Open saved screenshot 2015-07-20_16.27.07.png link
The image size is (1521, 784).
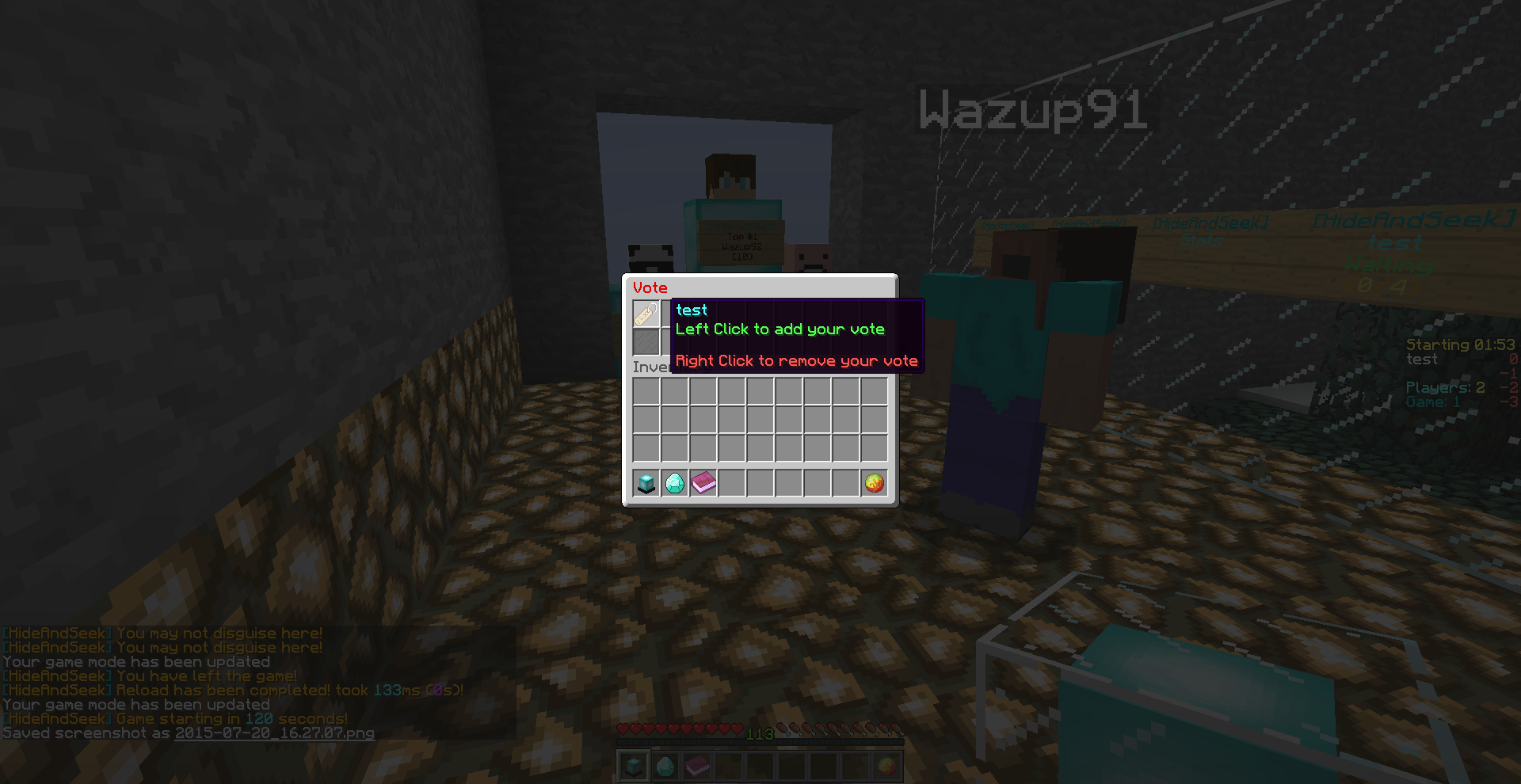coord(273,733)
